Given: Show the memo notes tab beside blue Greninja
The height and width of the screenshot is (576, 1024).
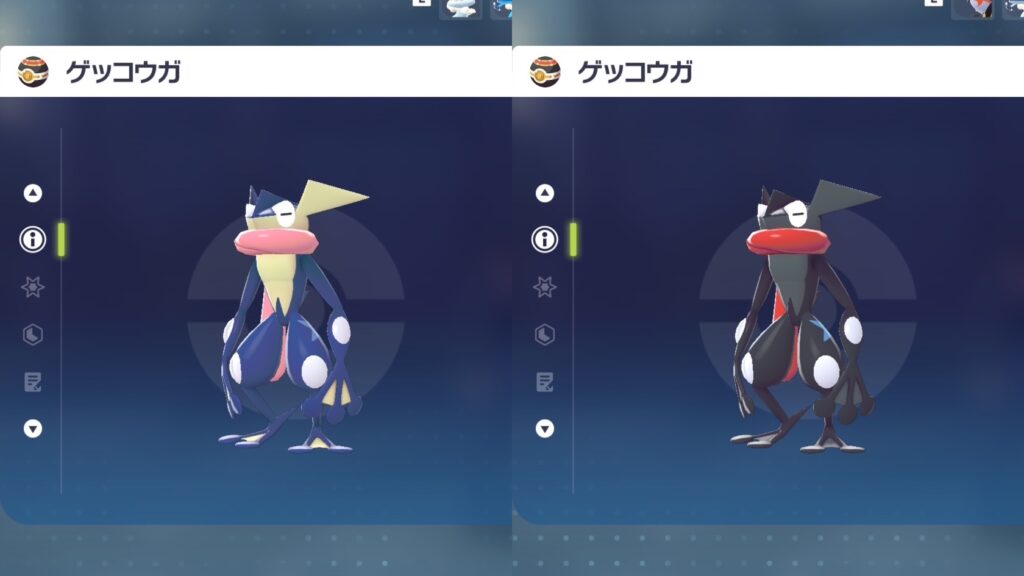Looking at the screenshot, I should coord(33,381).
